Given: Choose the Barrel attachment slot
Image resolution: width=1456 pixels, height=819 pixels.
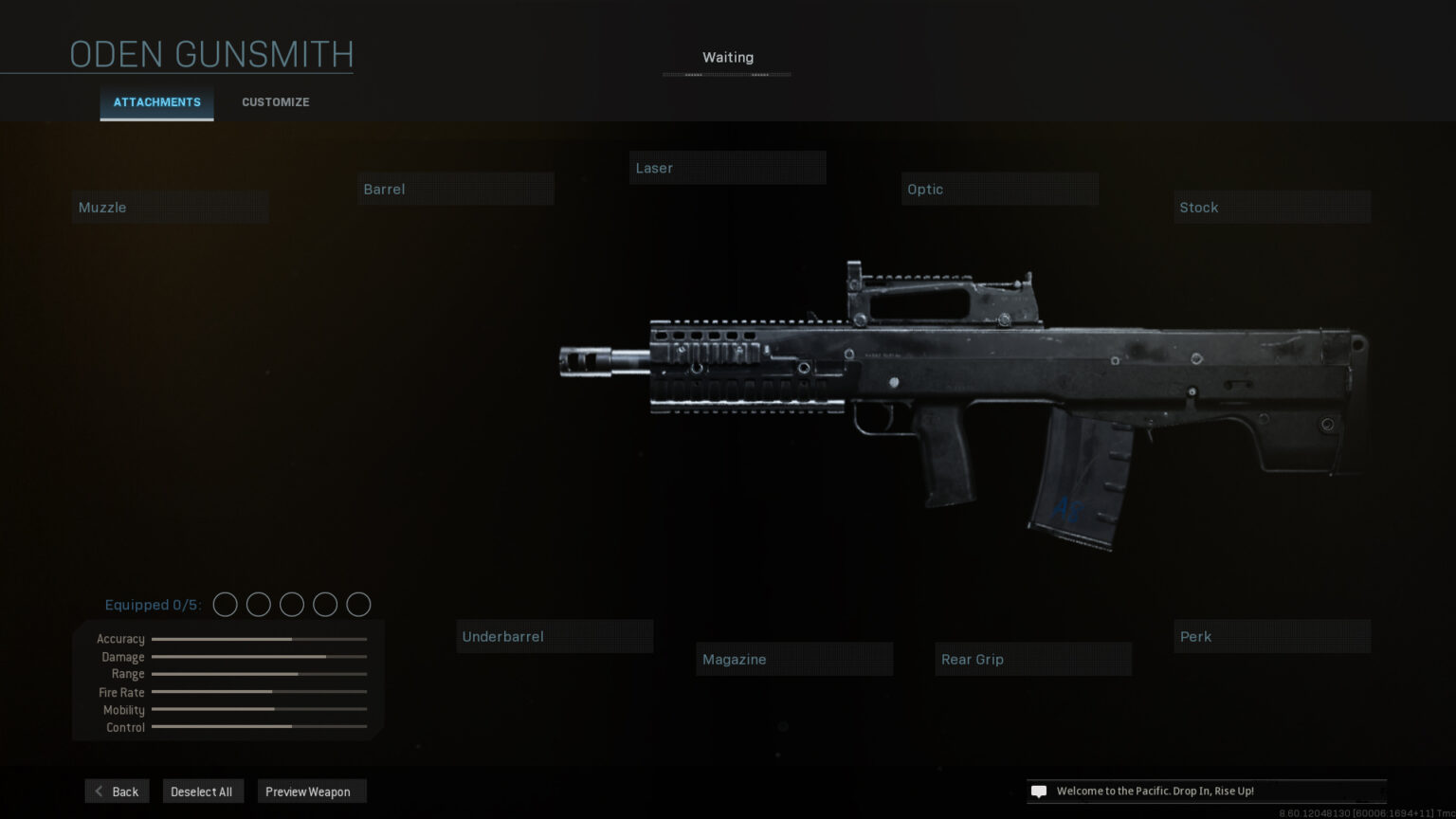Looking at the screenshot, I should pos(456,190).
